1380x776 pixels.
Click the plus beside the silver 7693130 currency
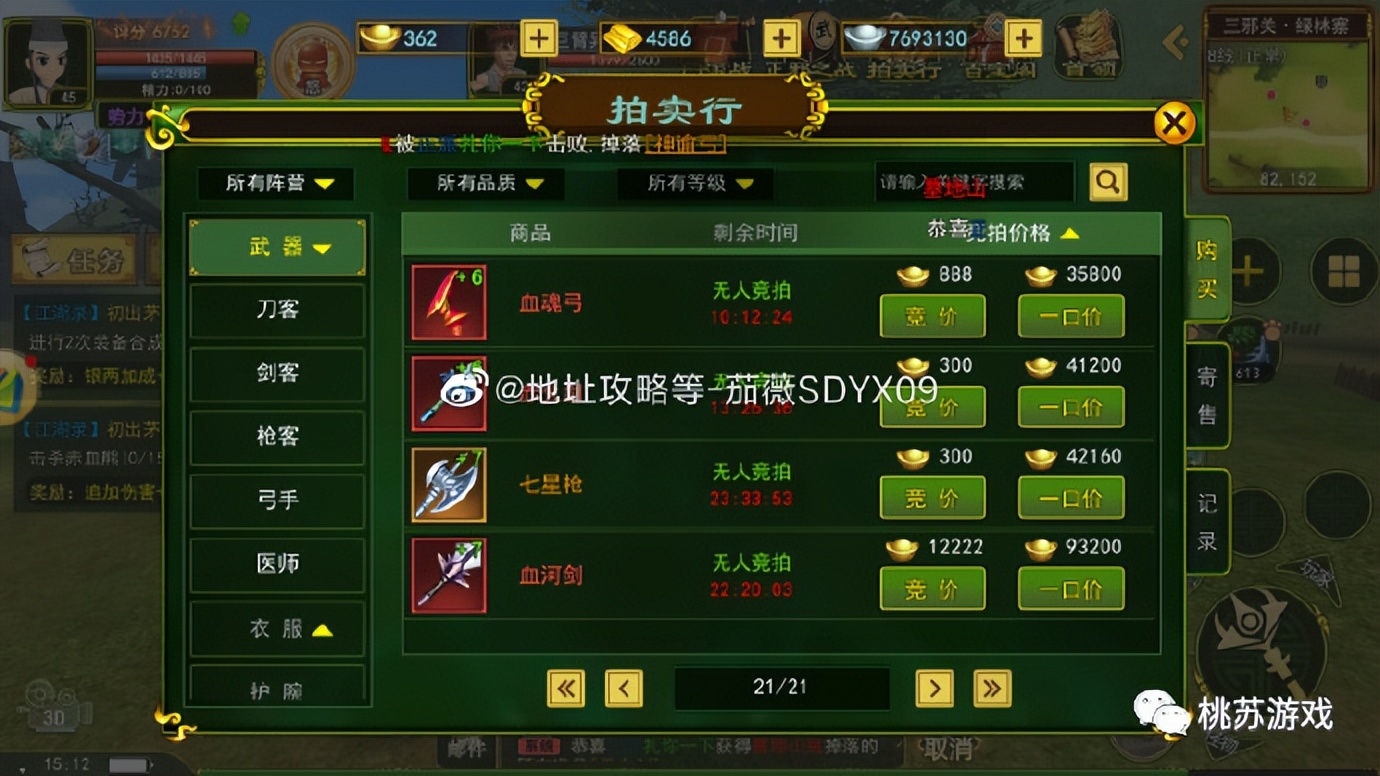pos(1022,38)
